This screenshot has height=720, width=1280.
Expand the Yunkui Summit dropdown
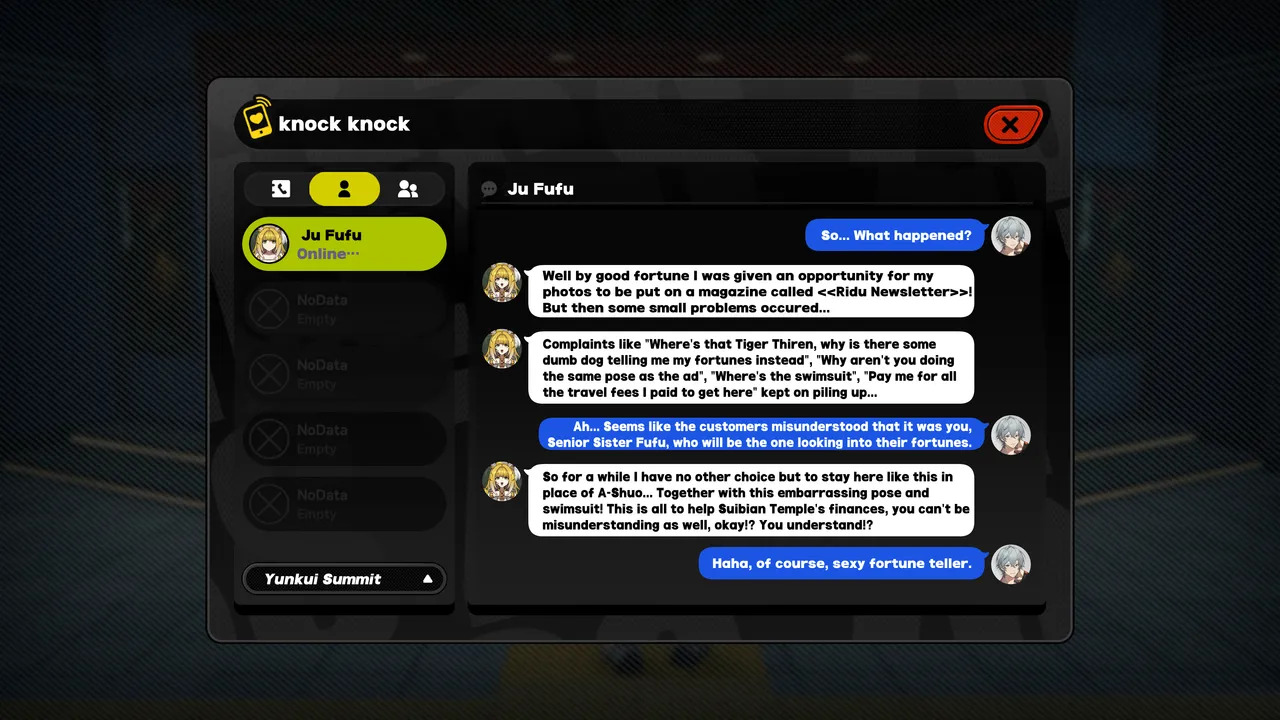click(x=344, y=579)
